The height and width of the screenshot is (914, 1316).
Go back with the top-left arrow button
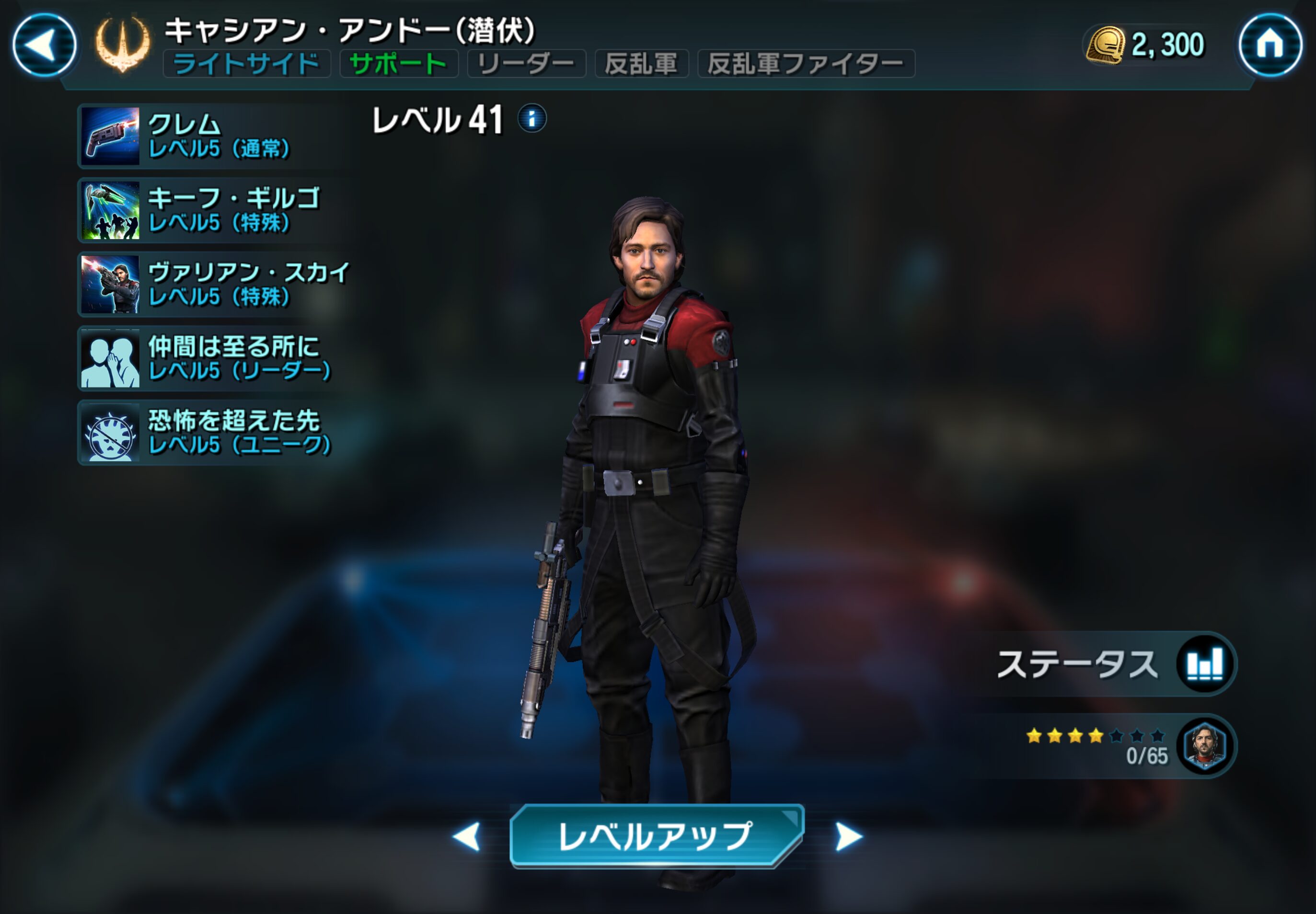tap(44, 45)
